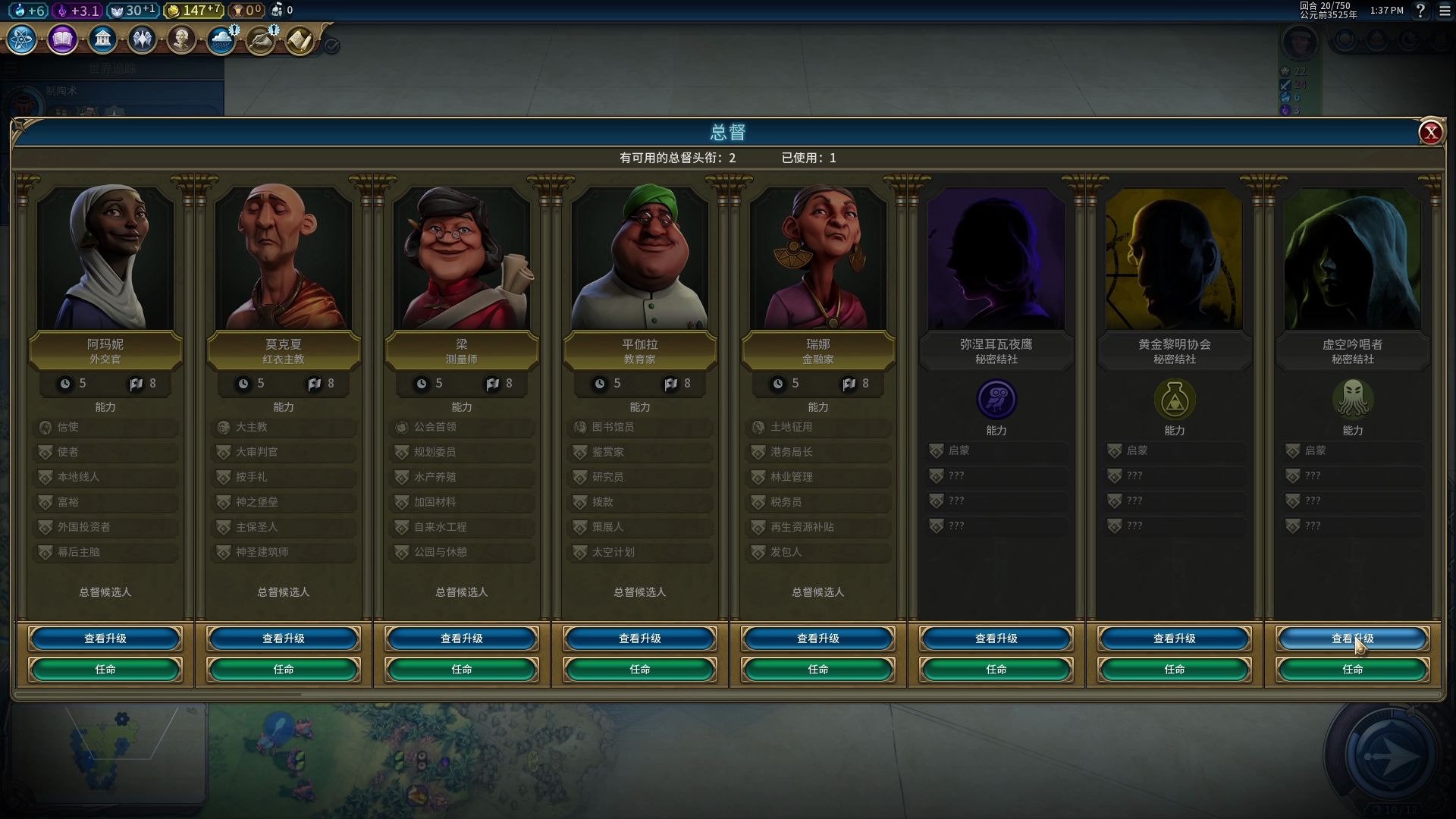The width and height of the screenshot is (1456, 819).
Task: Click Reyna's 土地征用 ability entry
Action: (818, 427)
